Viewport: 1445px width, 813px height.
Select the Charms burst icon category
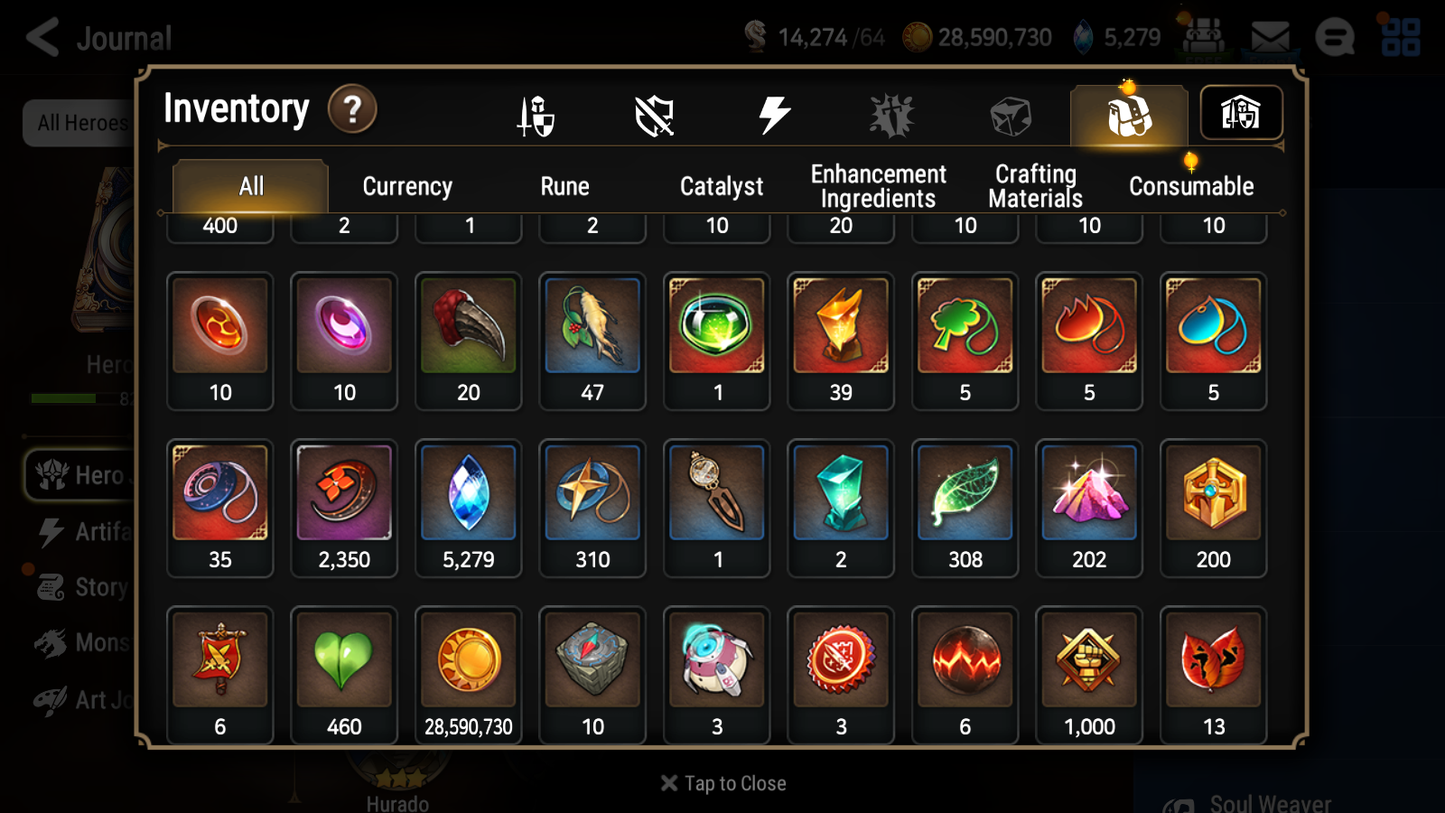click(892, 113)
